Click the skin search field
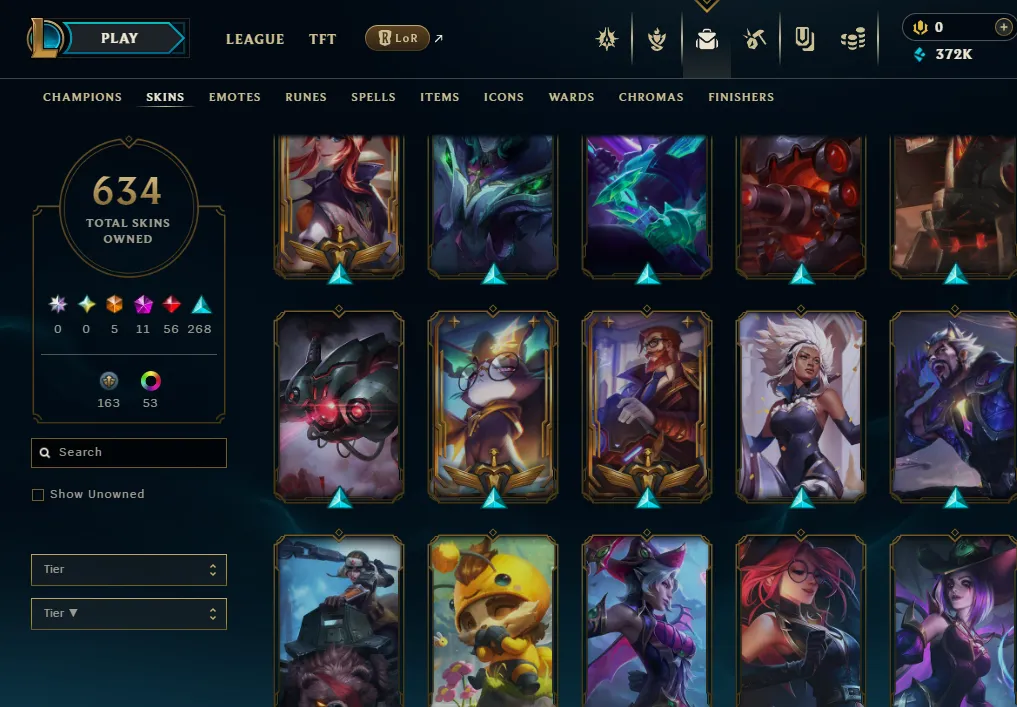This screenshot has height=707, width=1017. click(129, 452)
